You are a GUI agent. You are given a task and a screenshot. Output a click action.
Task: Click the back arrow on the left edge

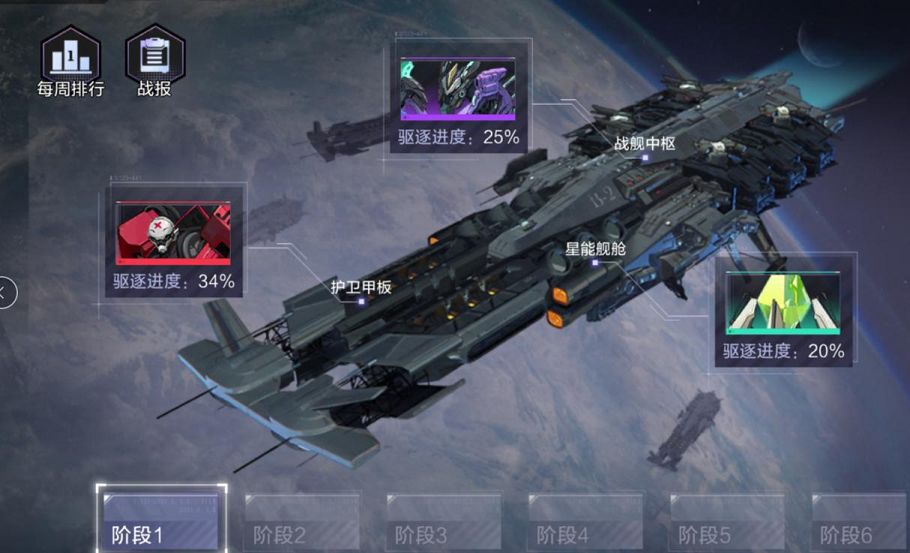point(6,293)
